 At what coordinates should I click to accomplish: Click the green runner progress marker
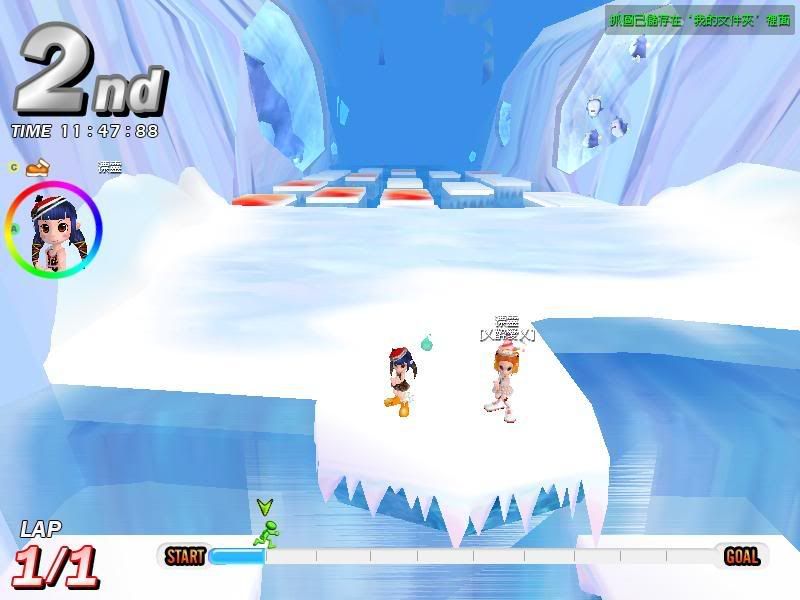click(264, 531)
